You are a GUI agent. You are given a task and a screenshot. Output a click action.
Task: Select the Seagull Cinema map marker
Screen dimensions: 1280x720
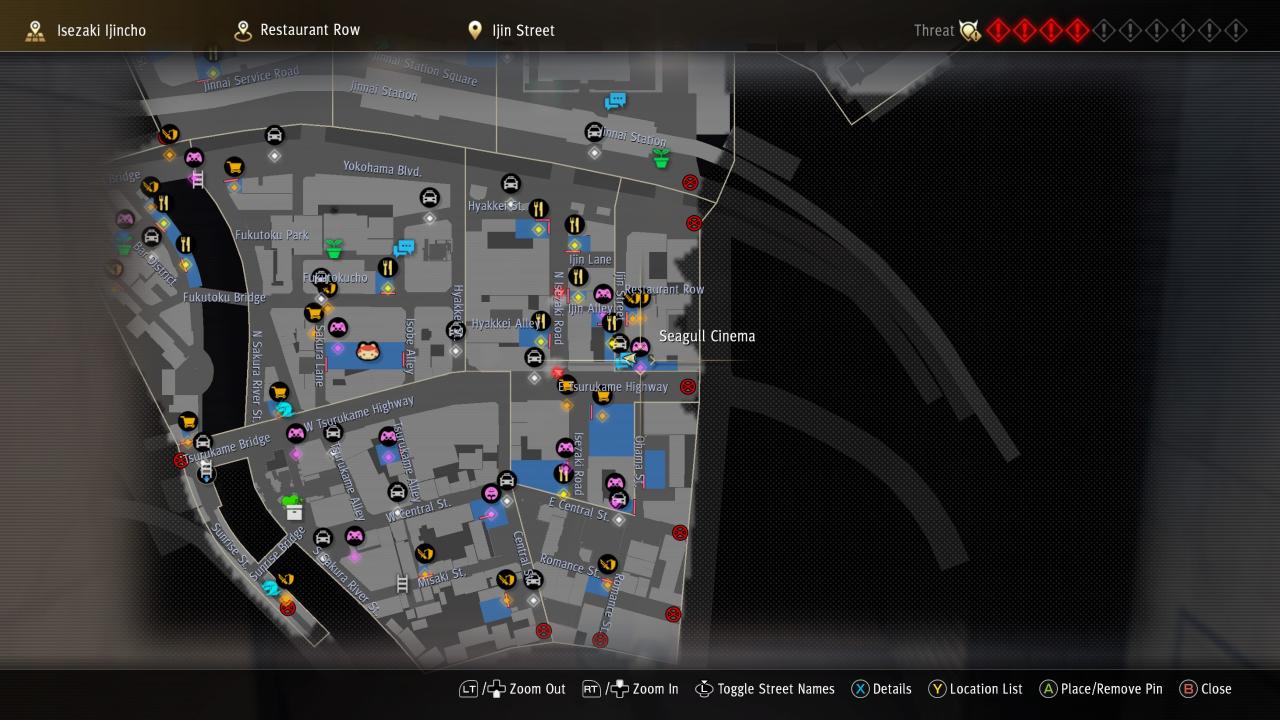click(640, 348)
